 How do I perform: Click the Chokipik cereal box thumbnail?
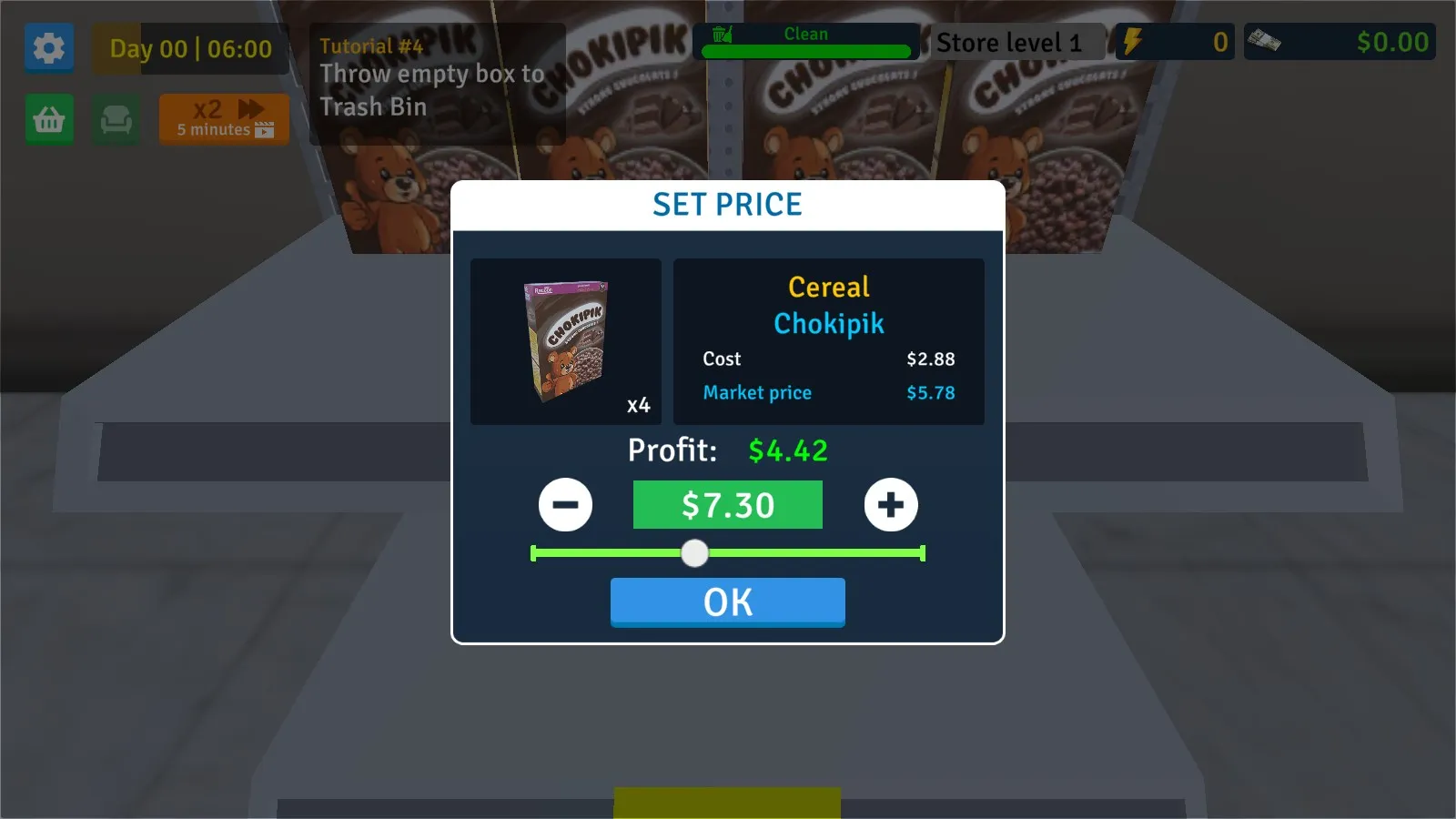[565, 341]
